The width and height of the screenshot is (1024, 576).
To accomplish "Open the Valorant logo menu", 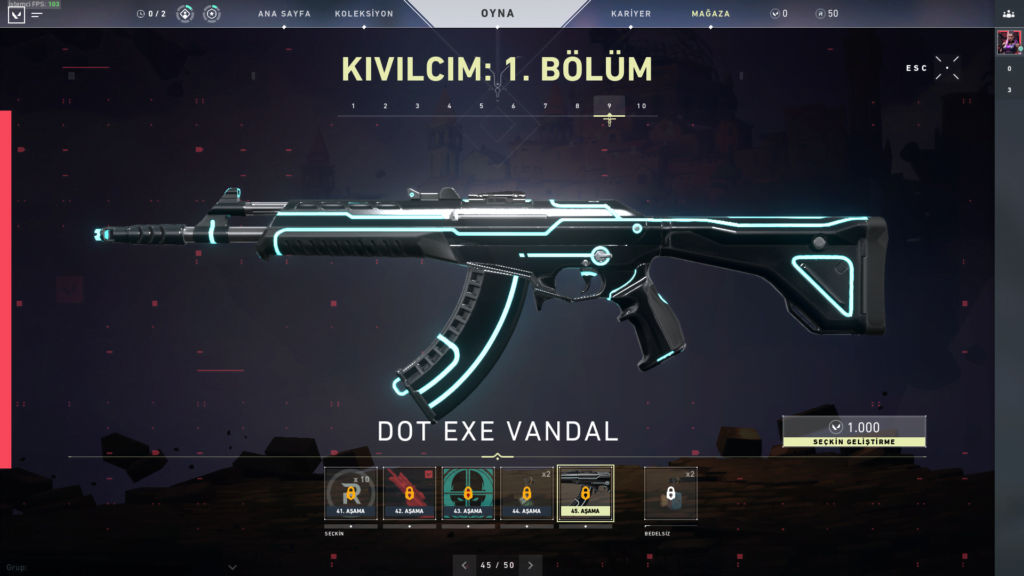I will [x=14, y=15].
